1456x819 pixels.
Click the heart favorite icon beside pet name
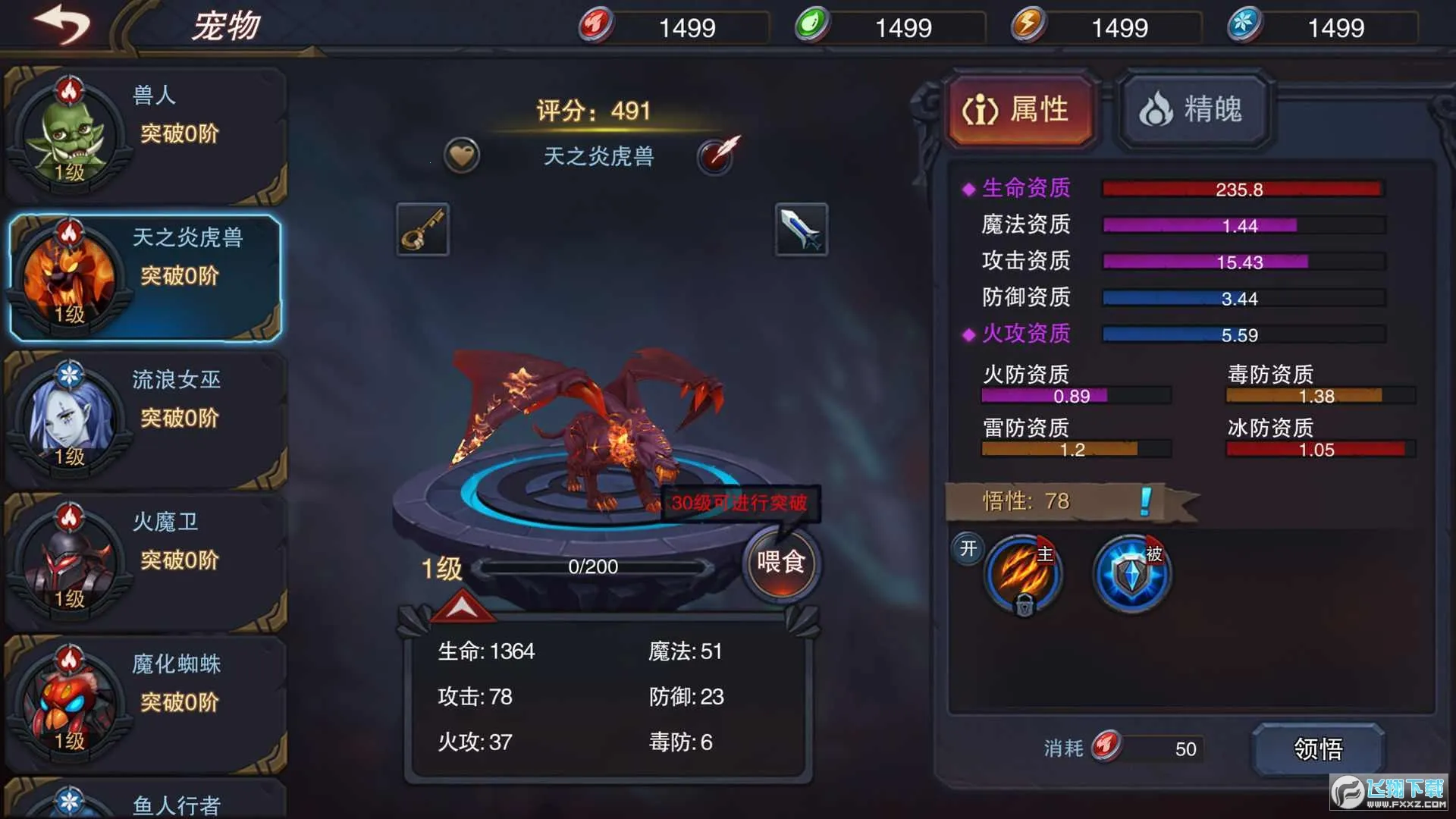pyautogui.click(x=461, y=155)
